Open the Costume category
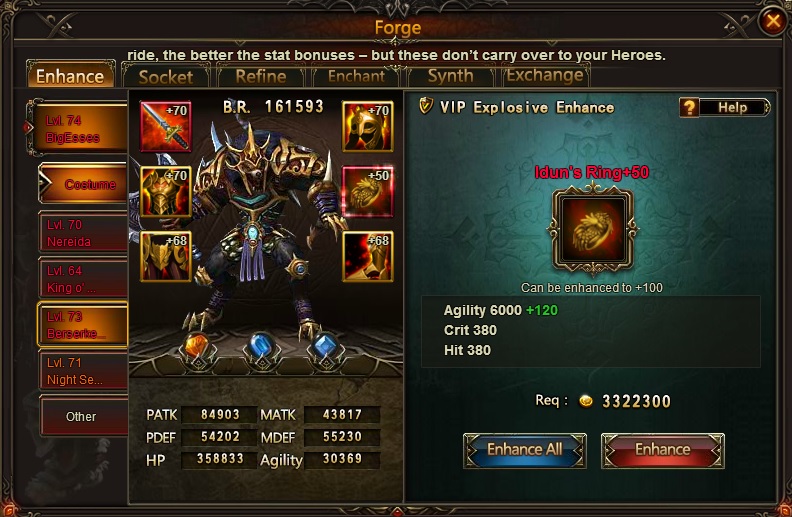This screenshot has height=517, width=792. coord(85,184)
